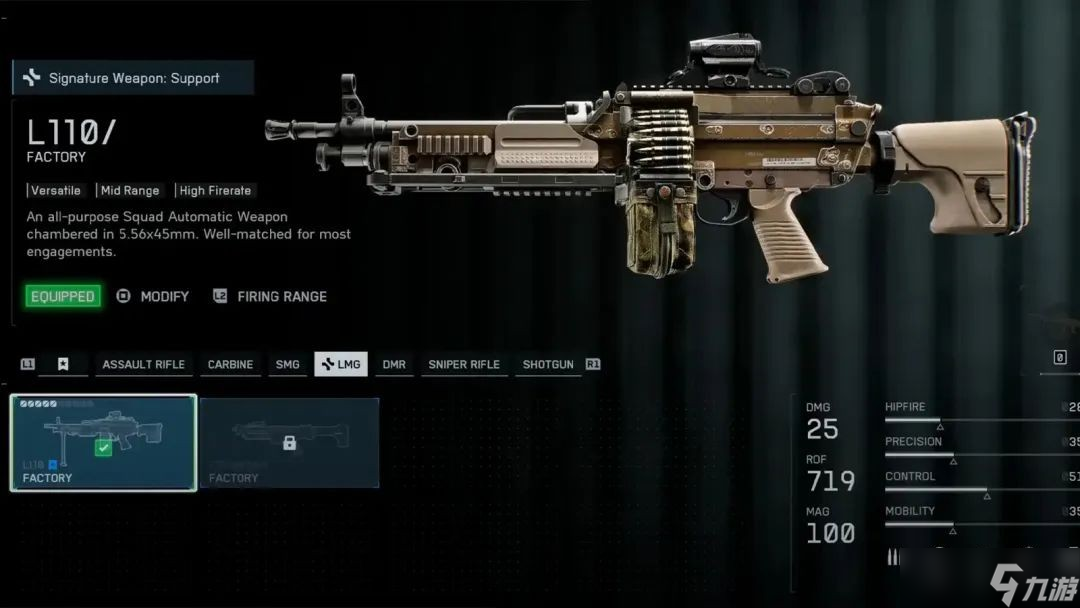
Task: Switch to the ASSAULT RIFLE tab
Action: click(x=143, y=364)
